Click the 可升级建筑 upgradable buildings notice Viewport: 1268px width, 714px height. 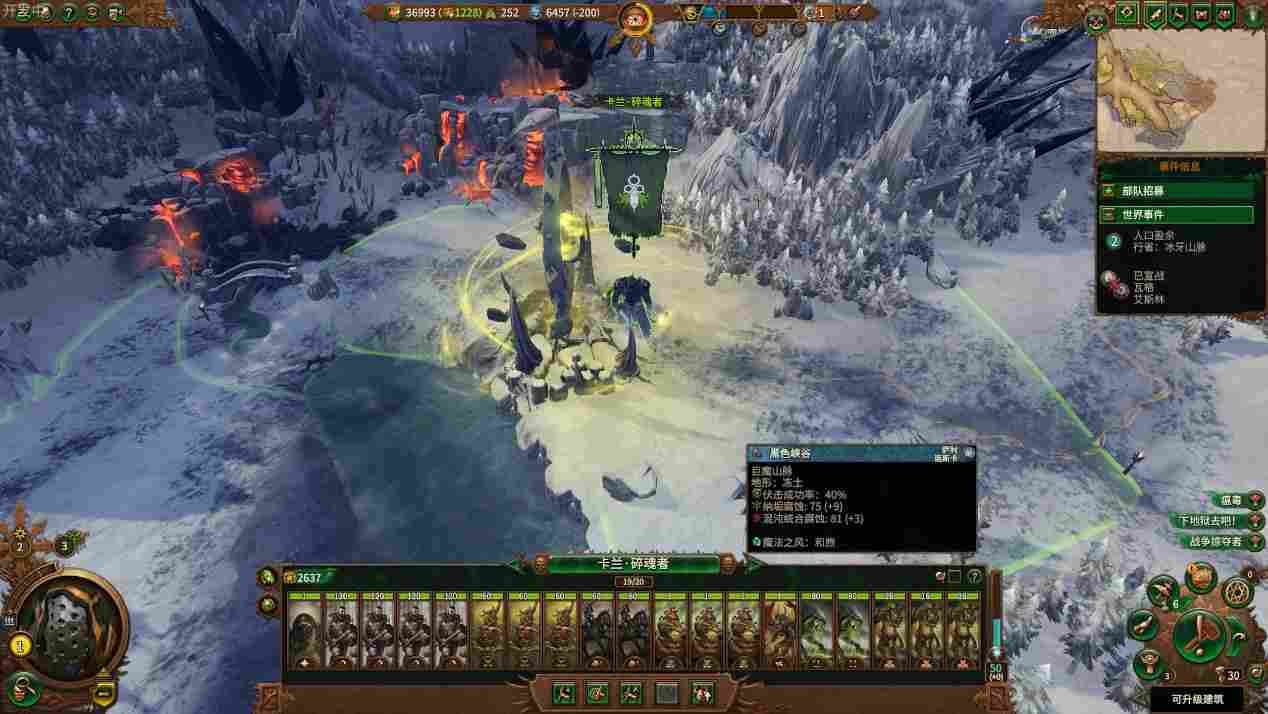click(1207, 699)
